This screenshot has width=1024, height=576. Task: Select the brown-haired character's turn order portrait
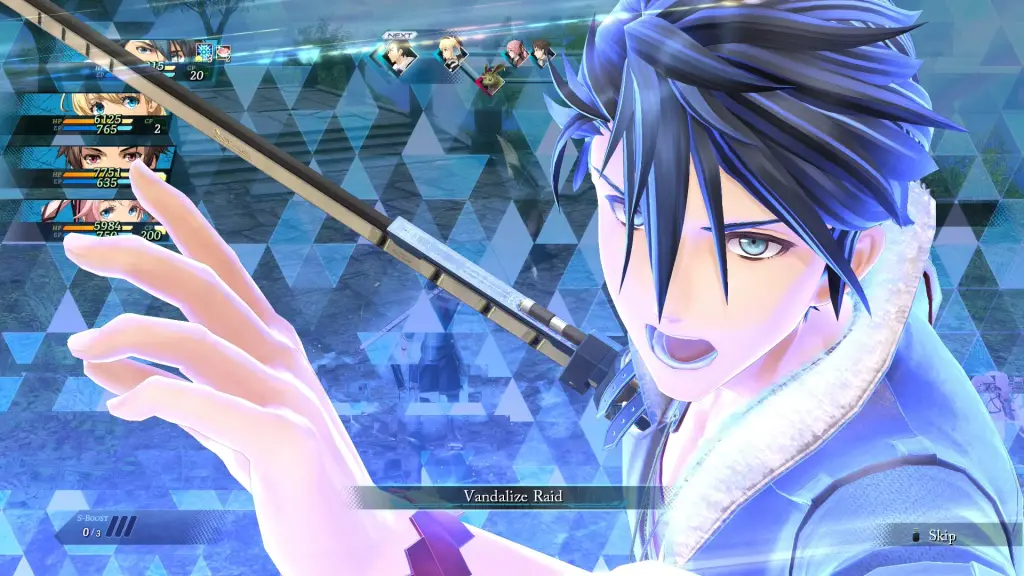point(541,52)
